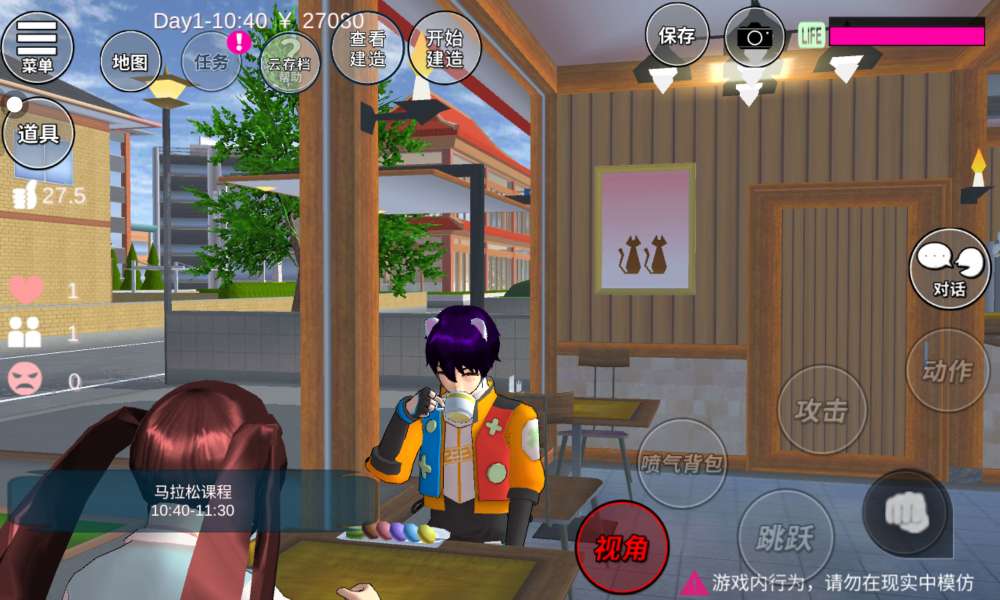Open the 菜单 hamburger menu
Viewport: 1000px width, 600px height.
[x=38, y=46]
